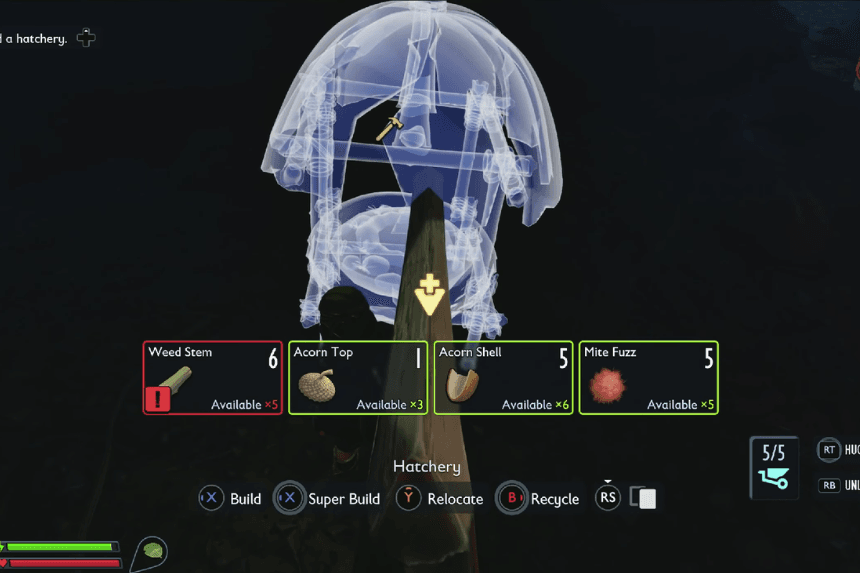Pick the Mite Fuzz resource slot
Screen dimensions: 860x573
648,378
